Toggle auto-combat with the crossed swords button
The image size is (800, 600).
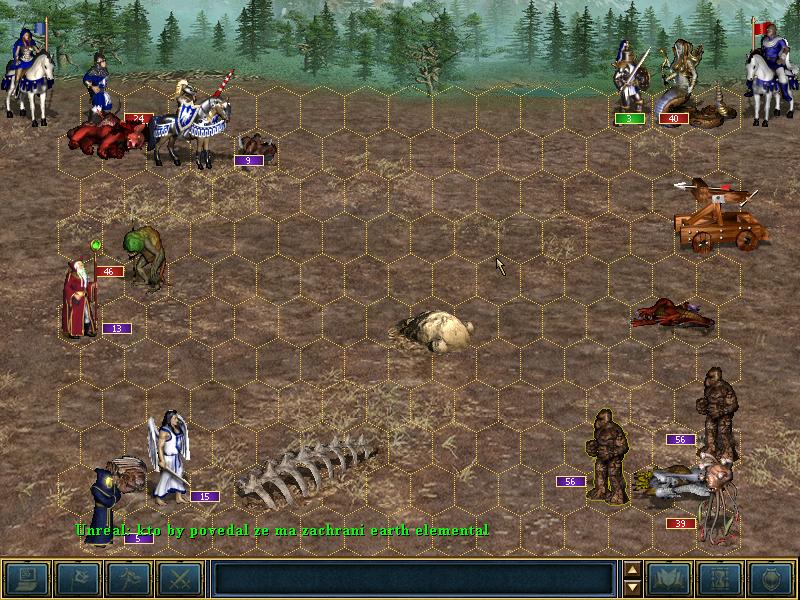click(179, 578)
